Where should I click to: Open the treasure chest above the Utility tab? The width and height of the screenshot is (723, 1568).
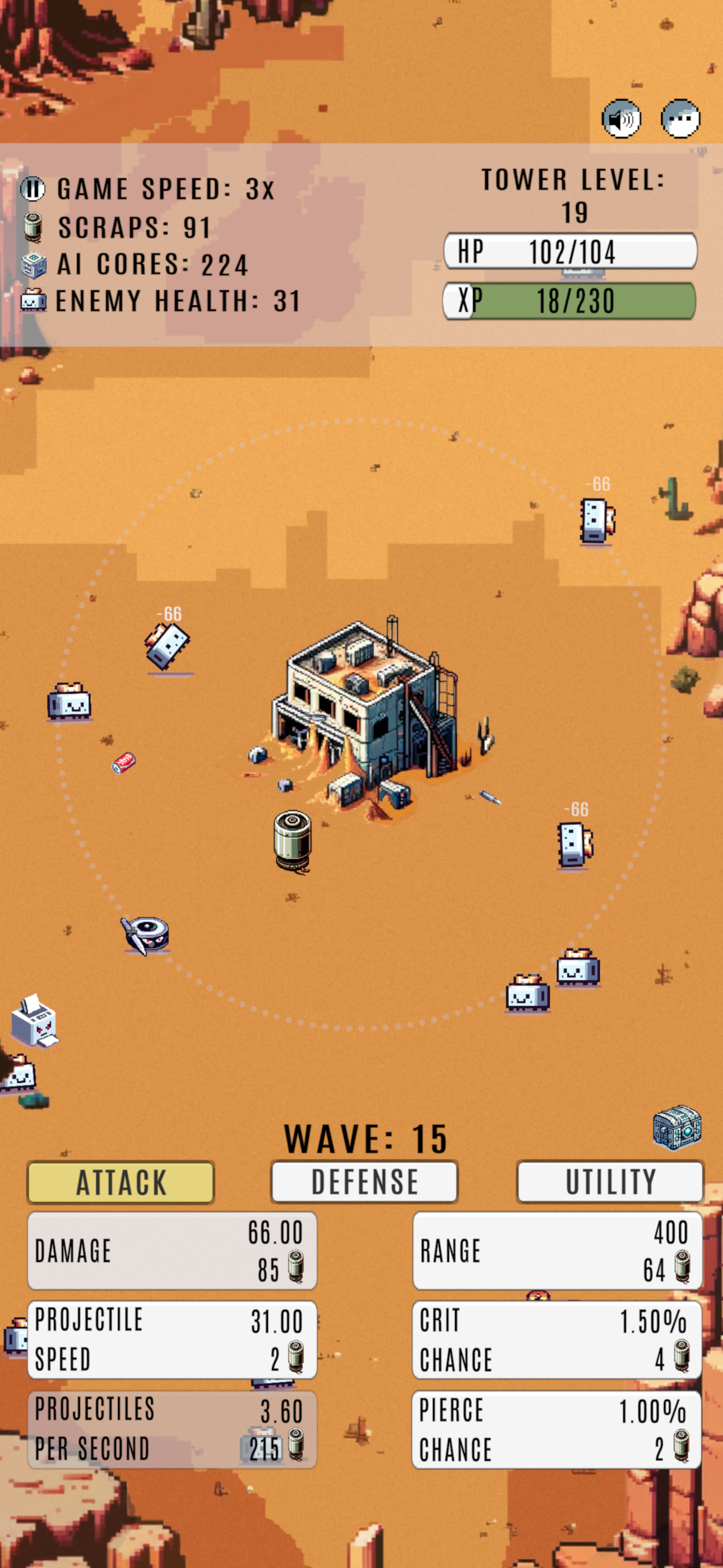pos(678,1132)
